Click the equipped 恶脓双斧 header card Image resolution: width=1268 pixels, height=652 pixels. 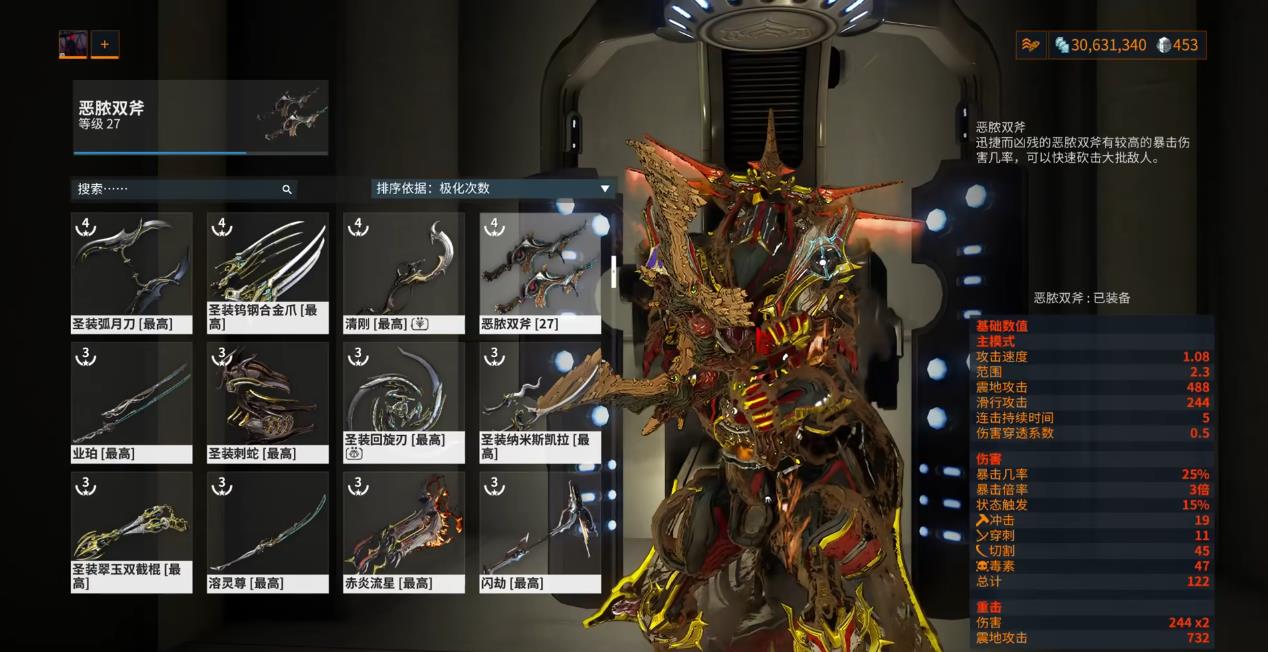pos(200,118)
